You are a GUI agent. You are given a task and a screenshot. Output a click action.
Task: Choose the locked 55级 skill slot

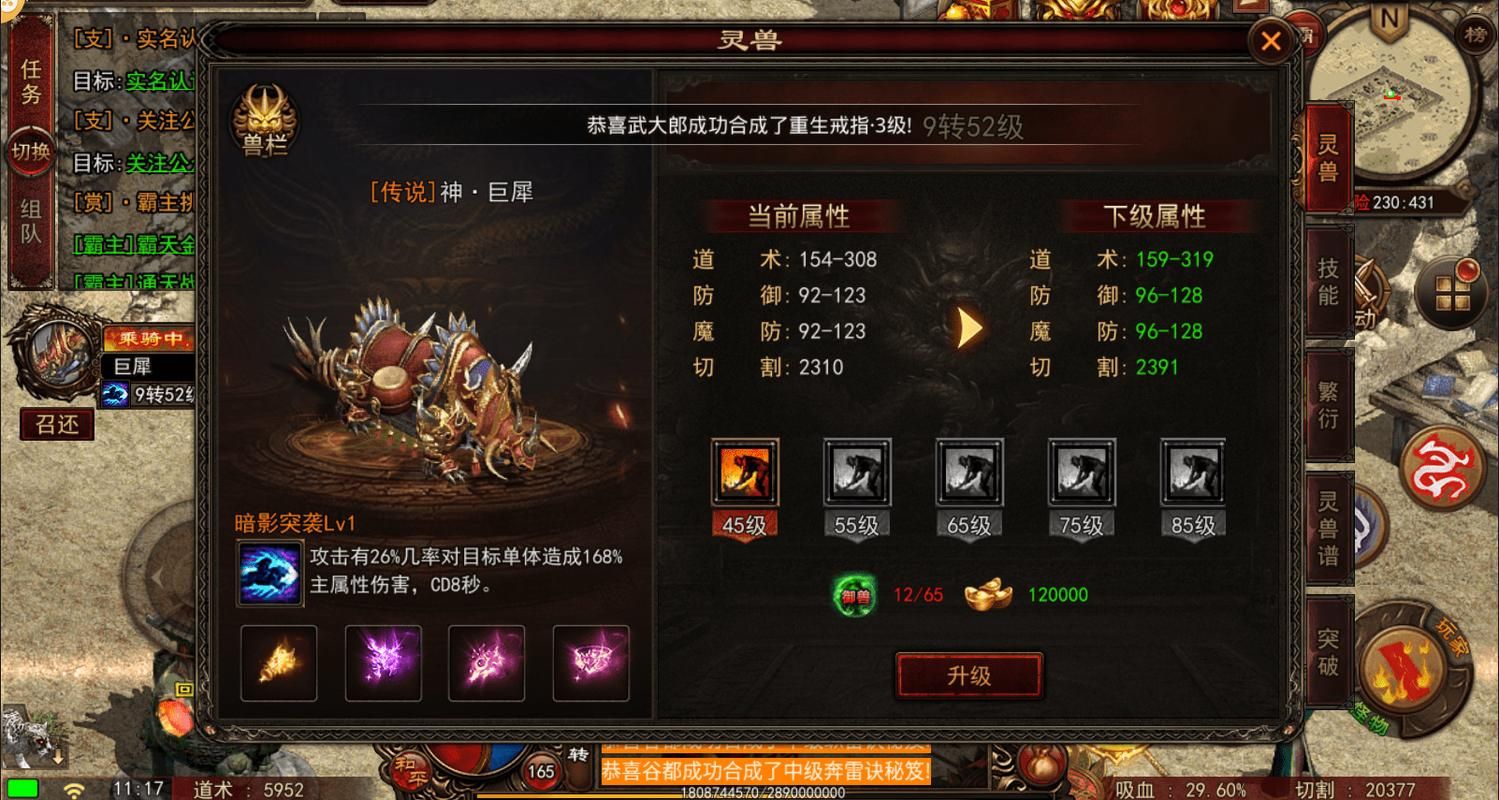(856, 474)
